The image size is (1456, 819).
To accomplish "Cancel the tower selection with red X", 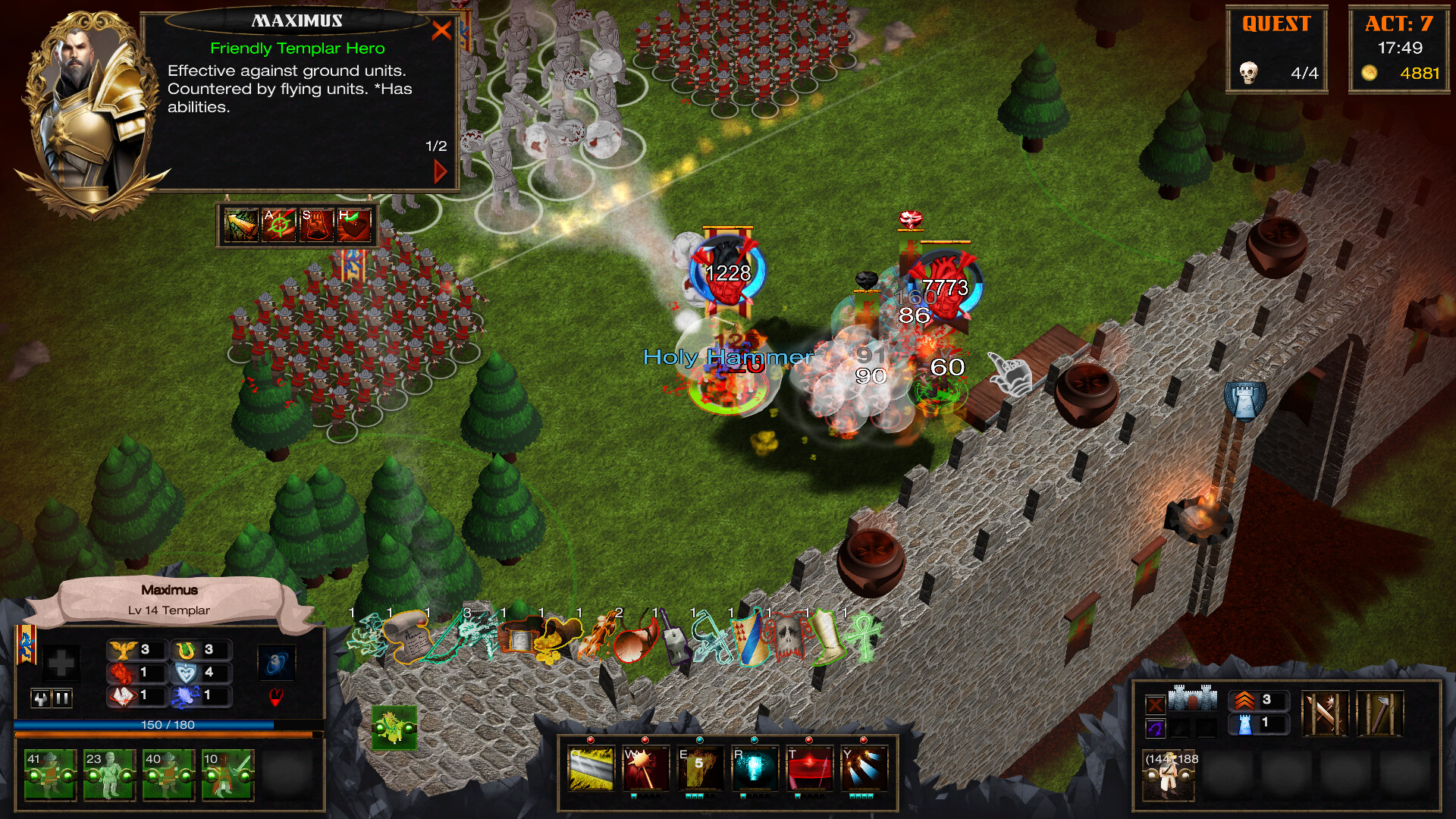I will [x=1154, y=703].
